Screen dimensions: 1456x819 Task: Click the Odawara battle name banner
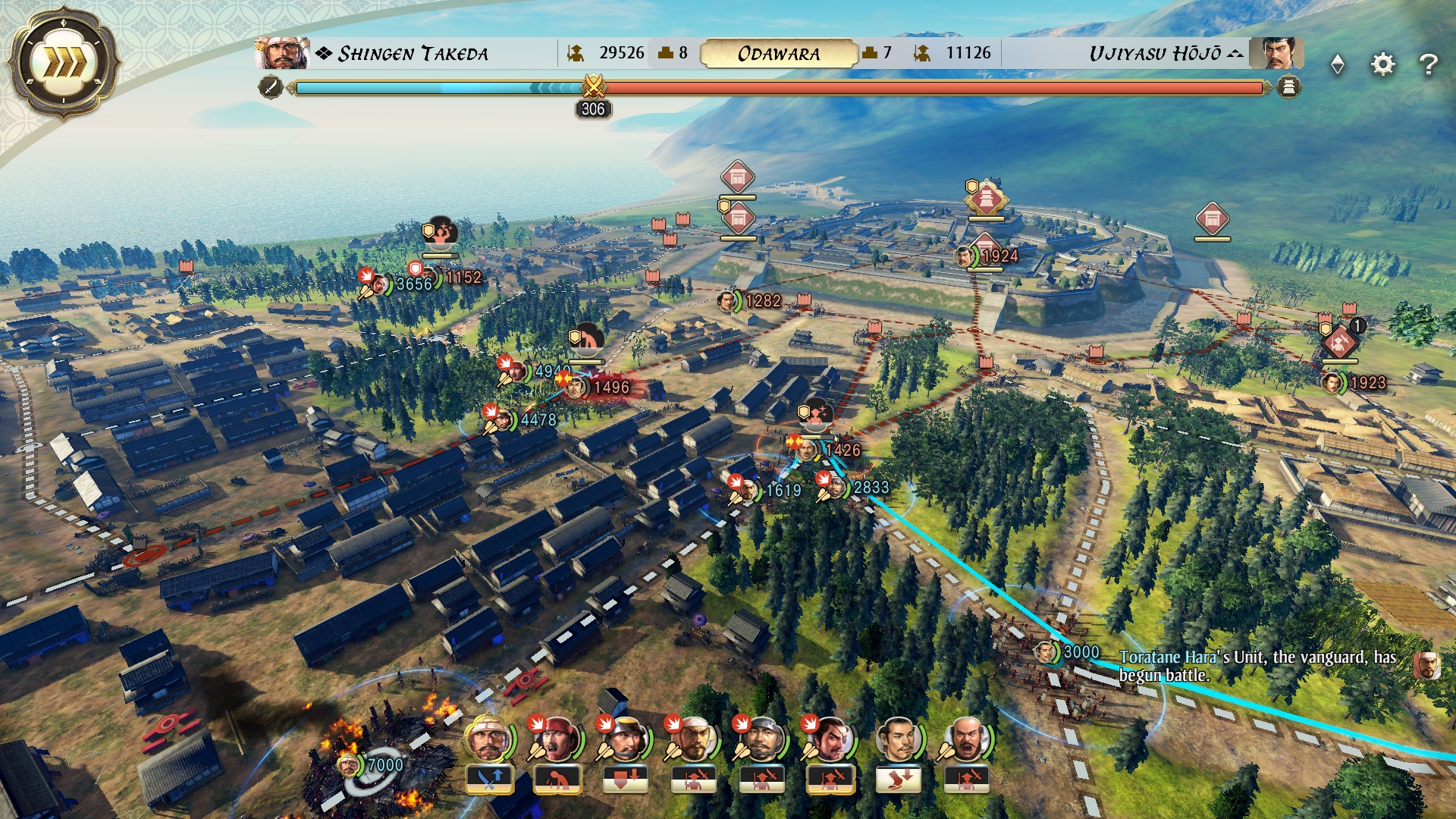tap(779, 54)
